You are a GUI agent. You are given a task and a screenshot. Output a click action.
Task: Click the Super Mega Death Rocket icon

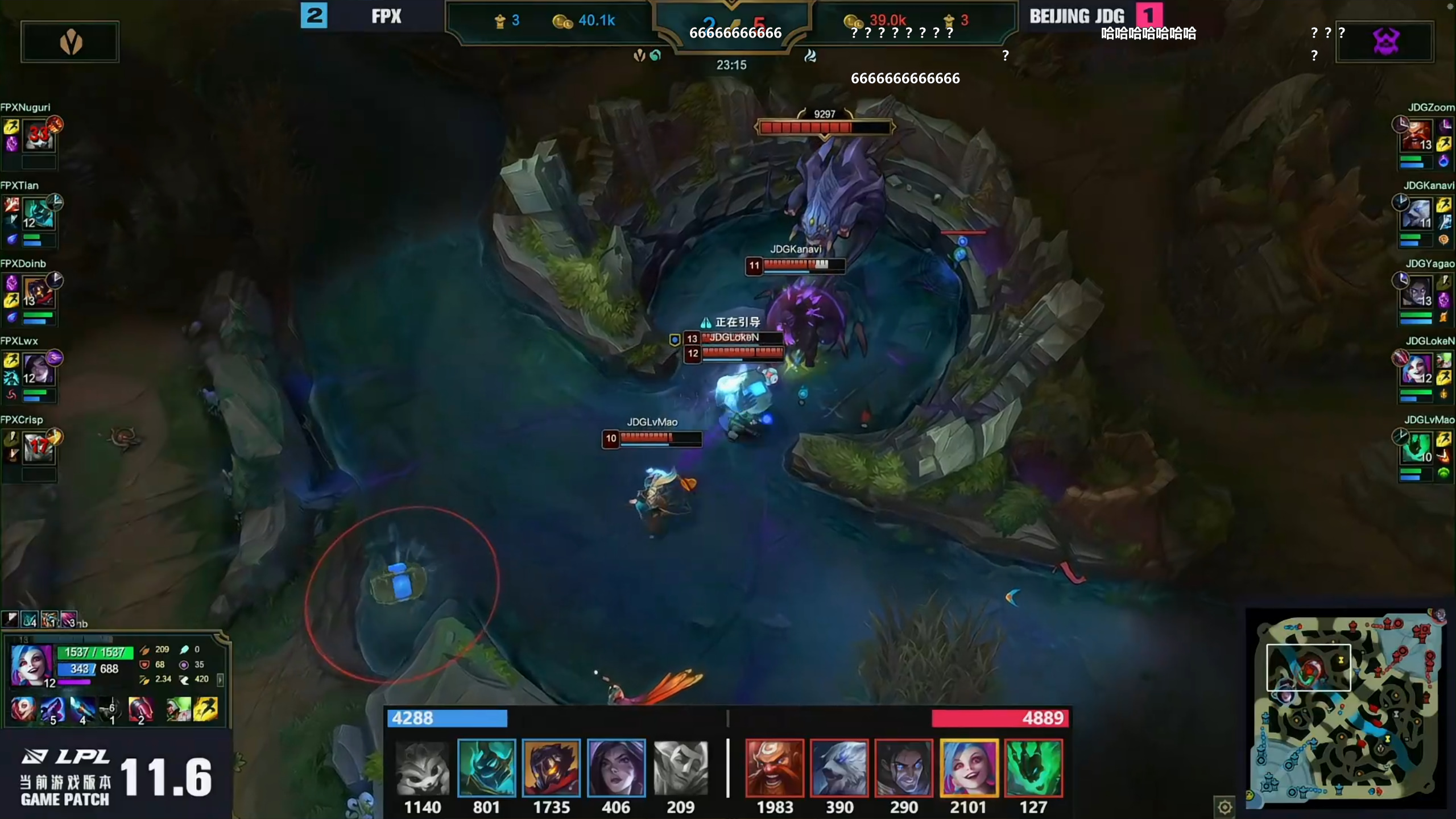click(x=140, y=710)
